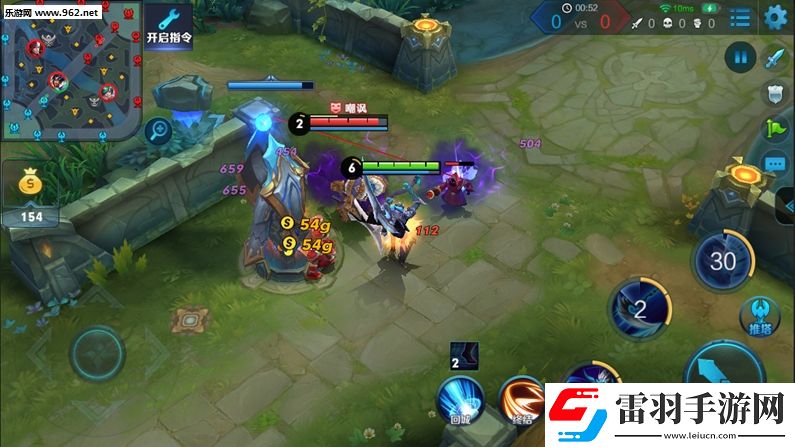Open the gold shop money bag

click(33, 184)
